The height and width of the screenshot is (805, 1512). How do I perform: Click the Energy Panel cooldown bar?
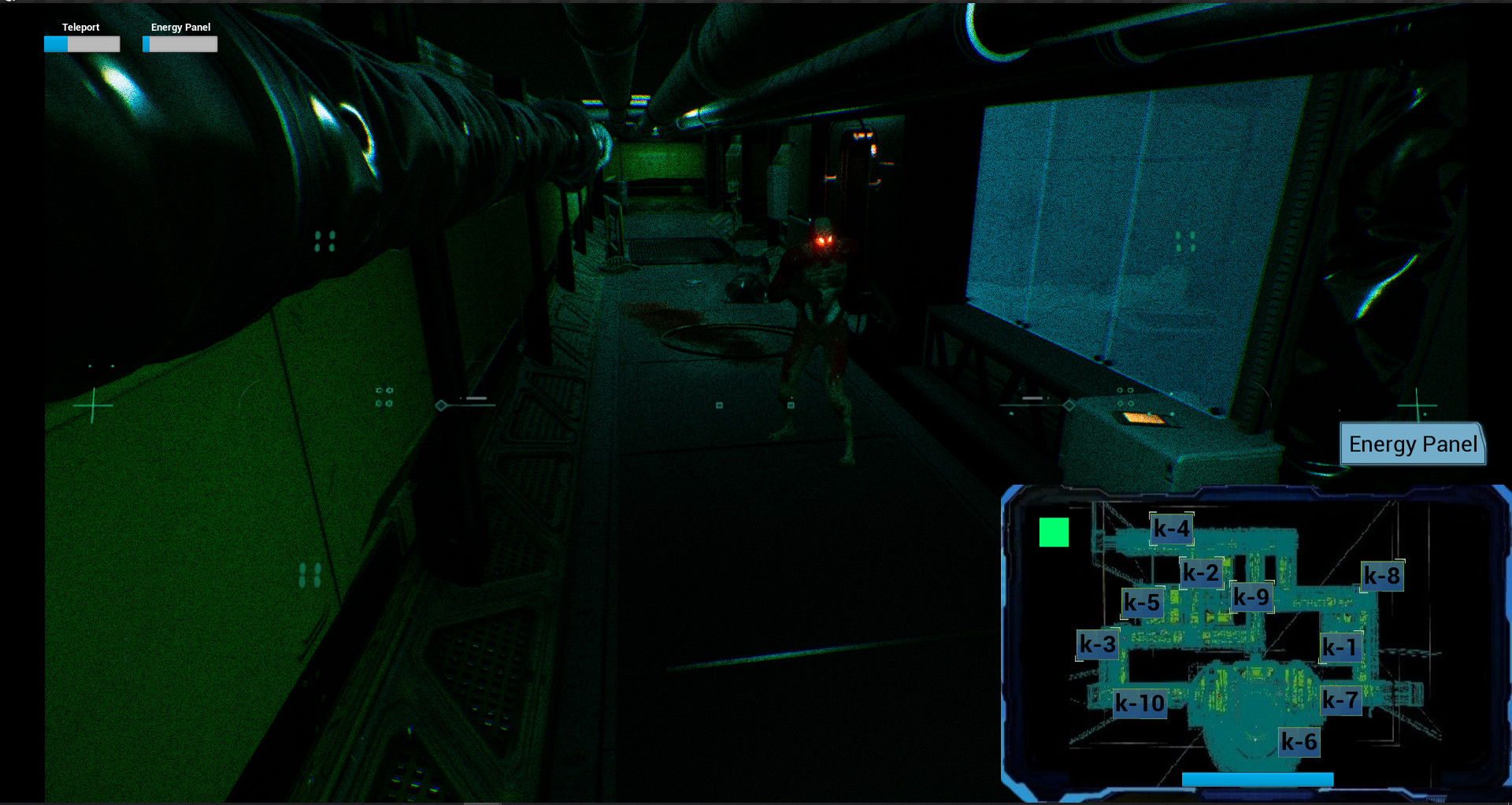click(x=180, y=44)
